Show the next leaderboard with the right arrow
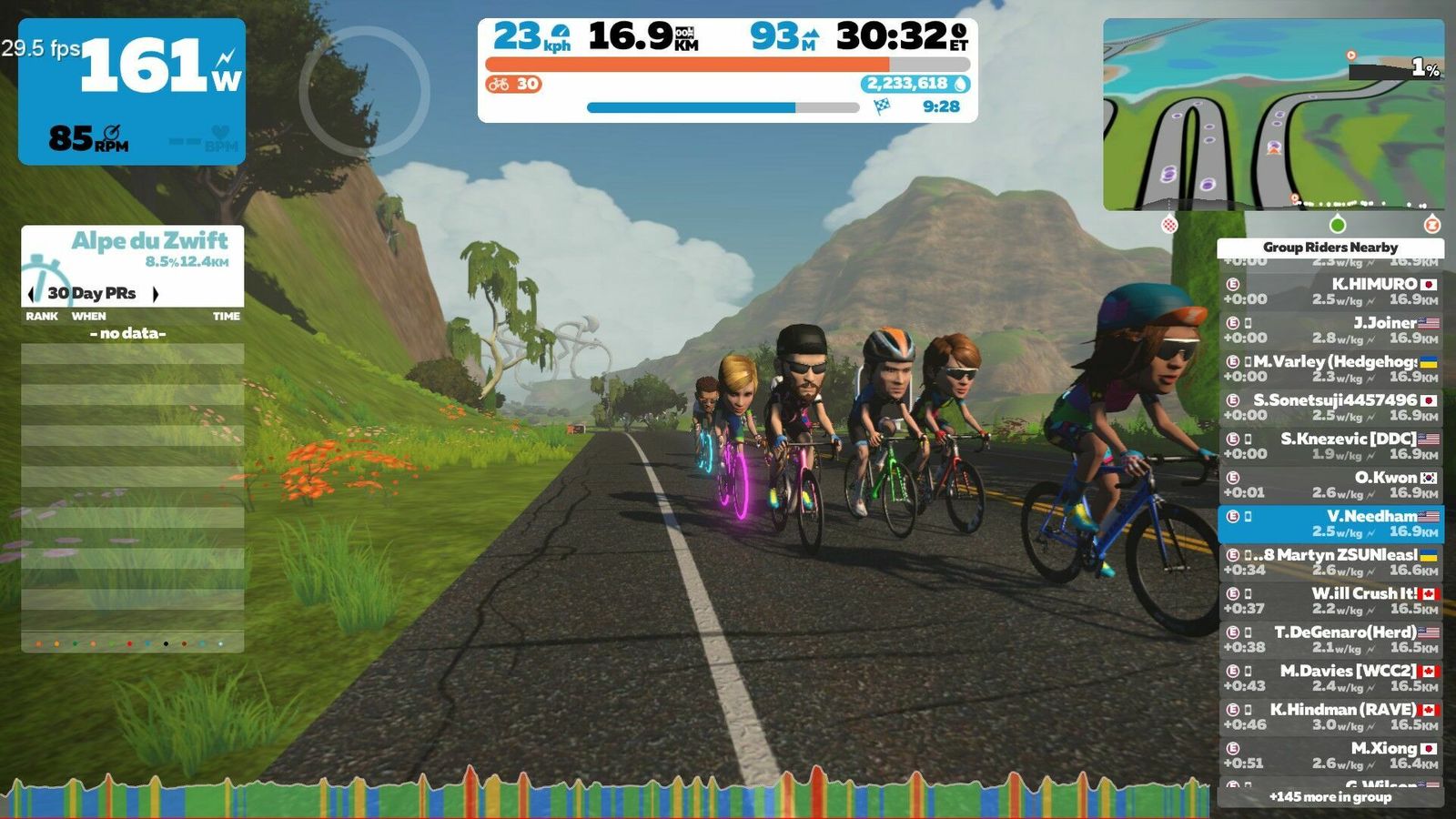1456x819 pixels. 156,294
